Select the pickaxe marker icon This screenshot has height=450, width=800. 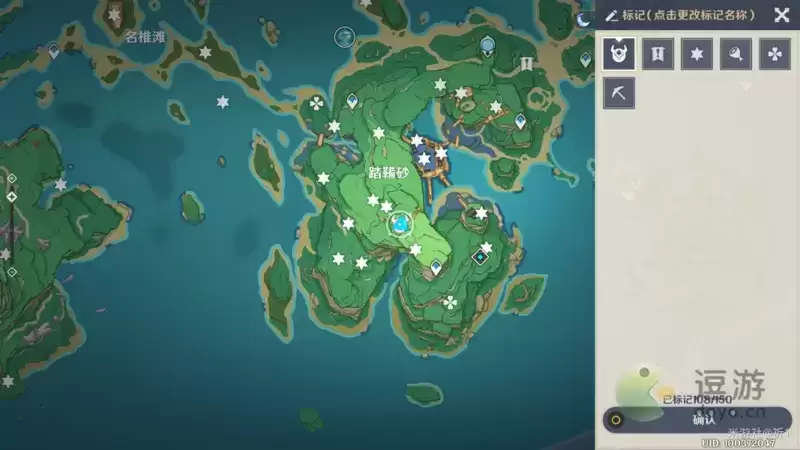click(619, 93)
